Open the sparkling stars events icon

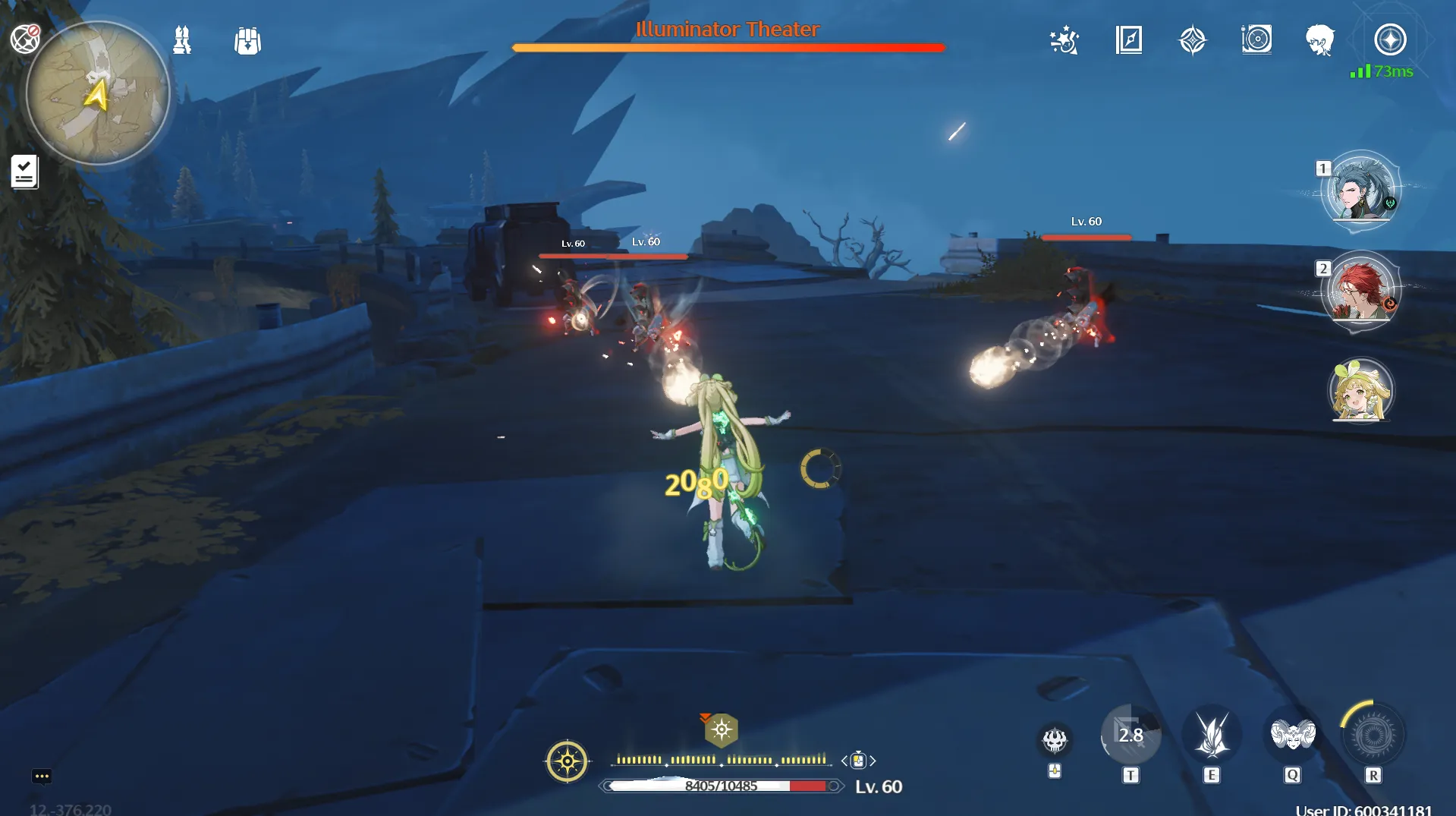click(x=1064, y=40)
